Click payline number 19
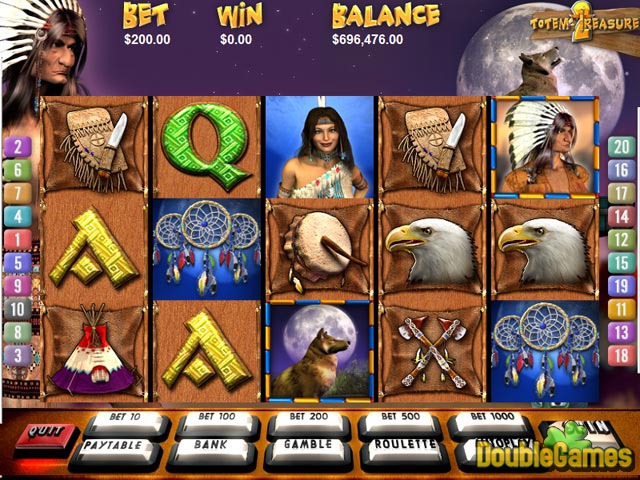 pyautogui.click(x=620, y=286)
